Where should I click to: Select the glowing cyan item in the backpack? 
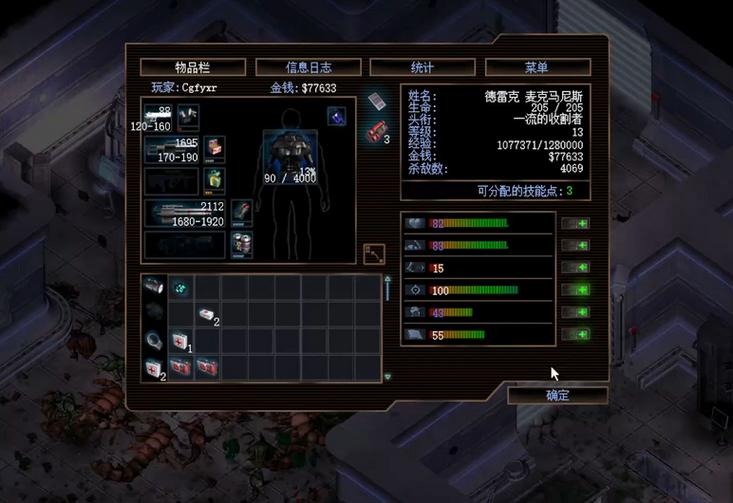181,287
